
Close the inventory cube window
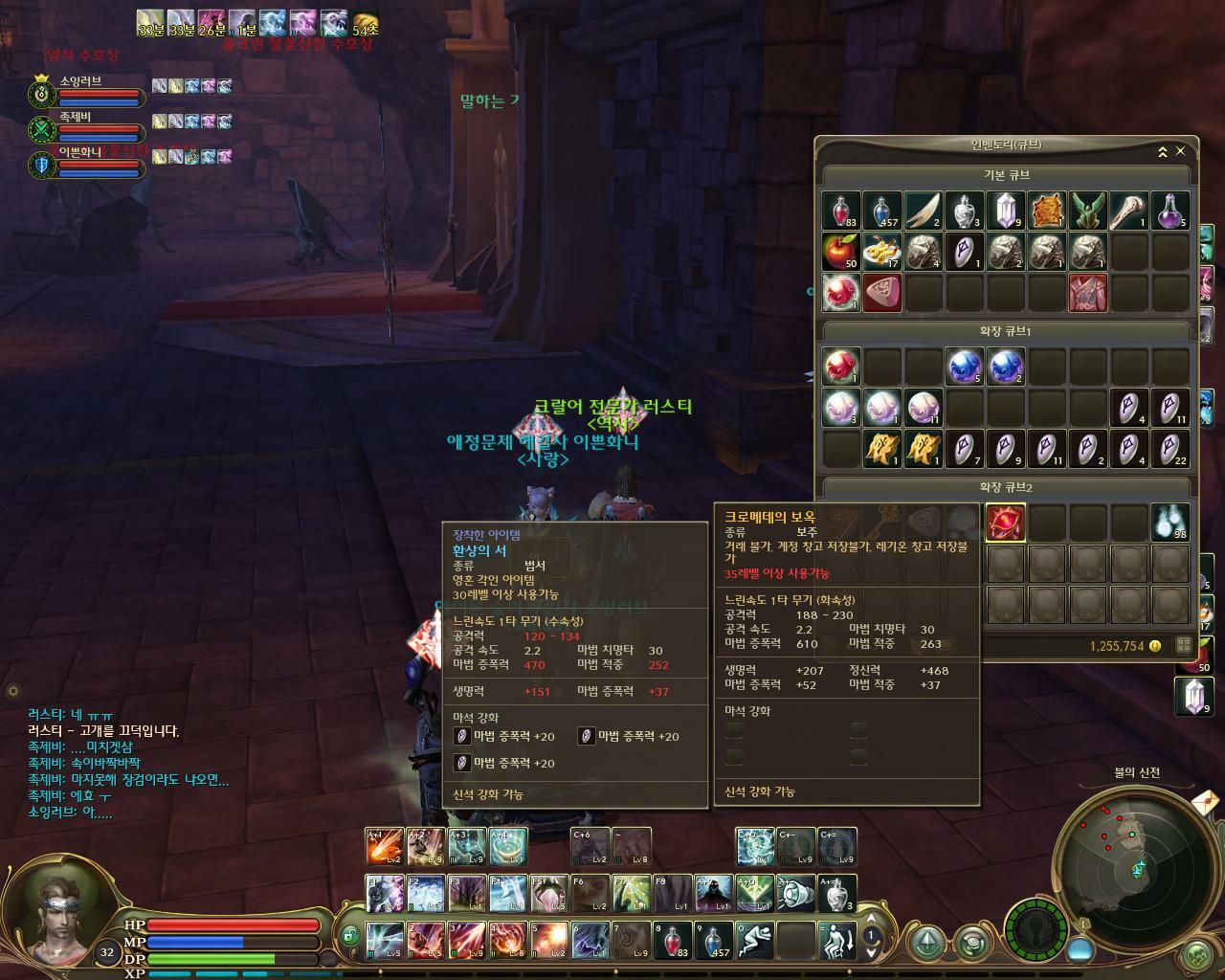coord(1180,151)
